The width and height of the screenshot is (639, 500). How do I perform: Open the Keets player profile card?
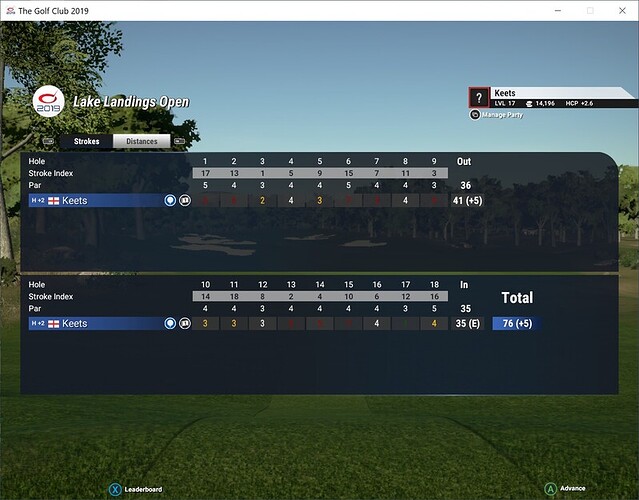pos(551,97)
